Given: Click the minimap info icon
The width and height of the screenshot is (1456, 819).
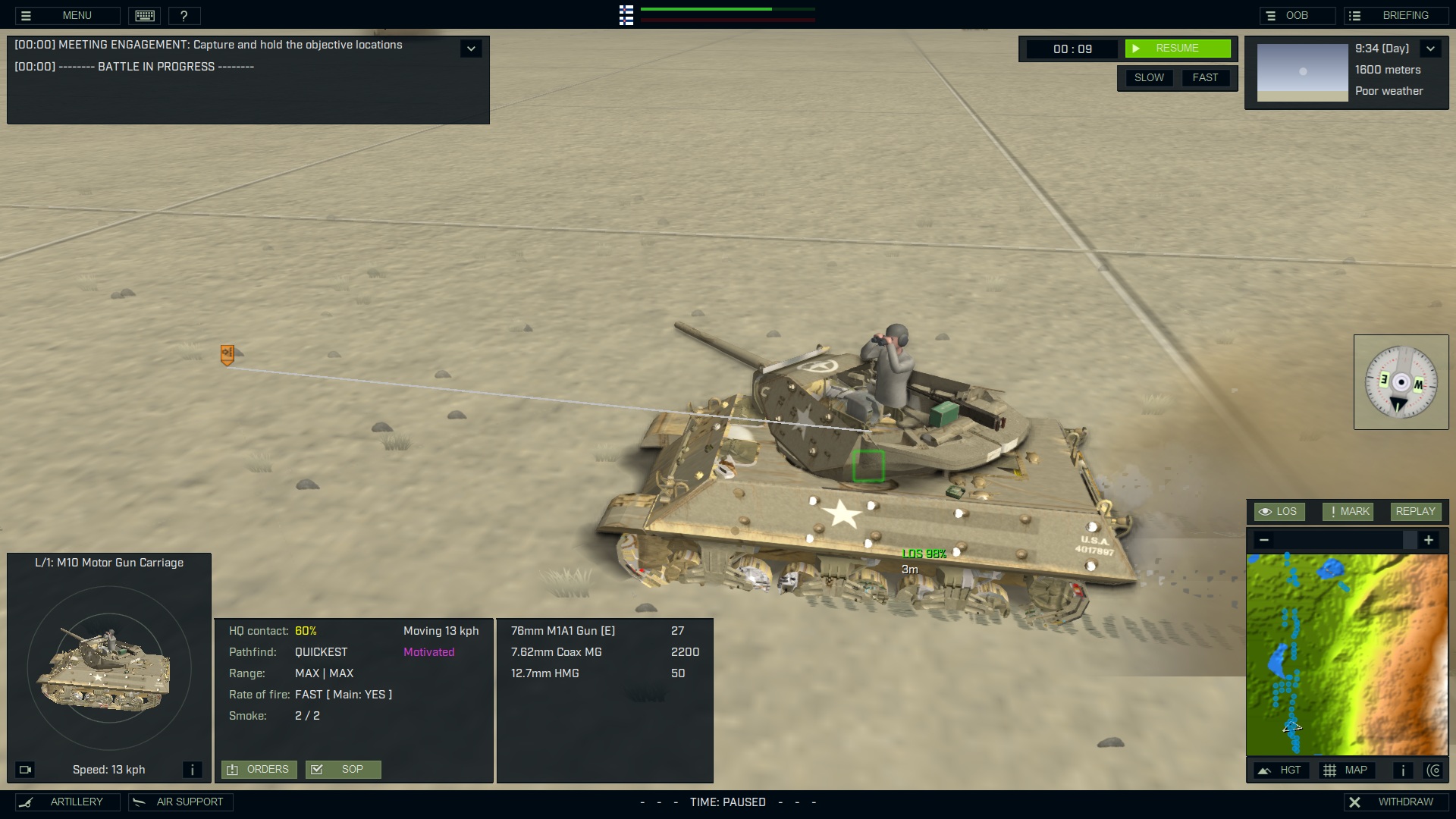Looking at the screenshot, I should 1402,770.
